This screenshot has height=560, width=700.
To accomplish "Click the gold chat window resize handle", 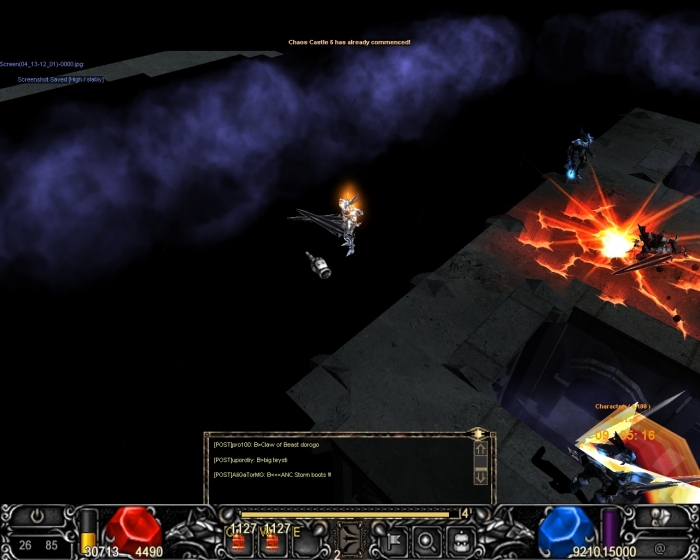I will click(x=478, y=434).
